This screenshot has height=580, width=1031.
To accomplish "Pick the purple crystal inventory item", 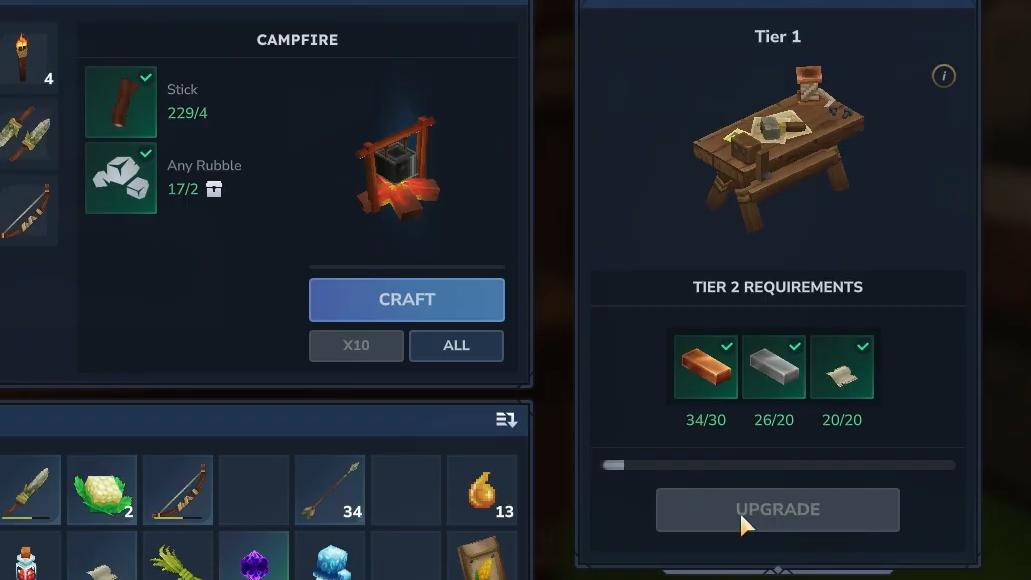I will coord(254,560).
